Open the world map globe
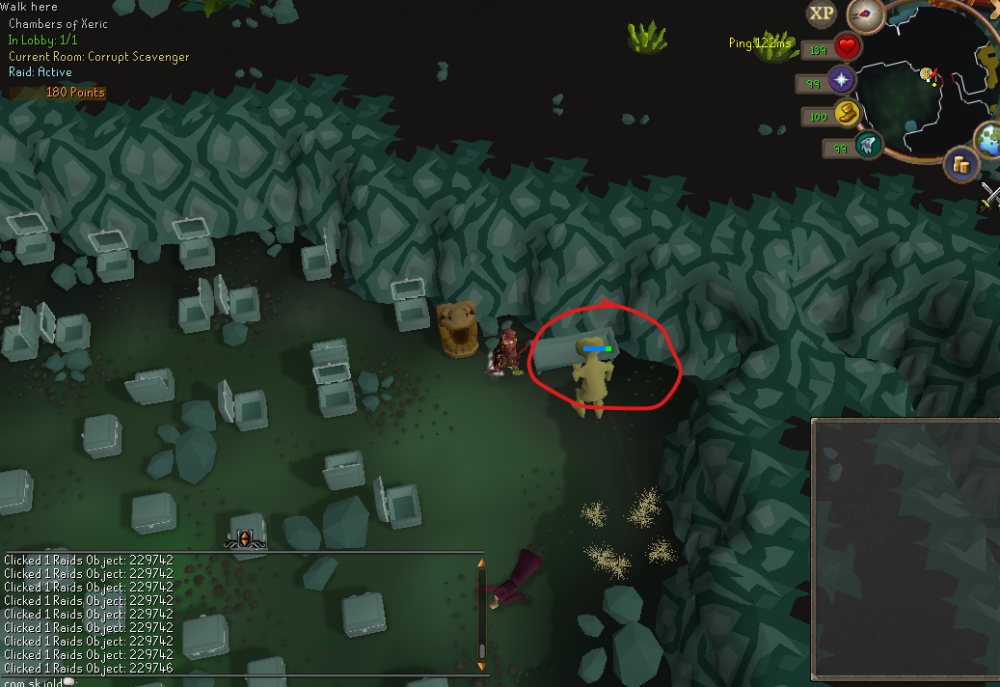This screenshot has width=1000, height=687. click(991, 138)
